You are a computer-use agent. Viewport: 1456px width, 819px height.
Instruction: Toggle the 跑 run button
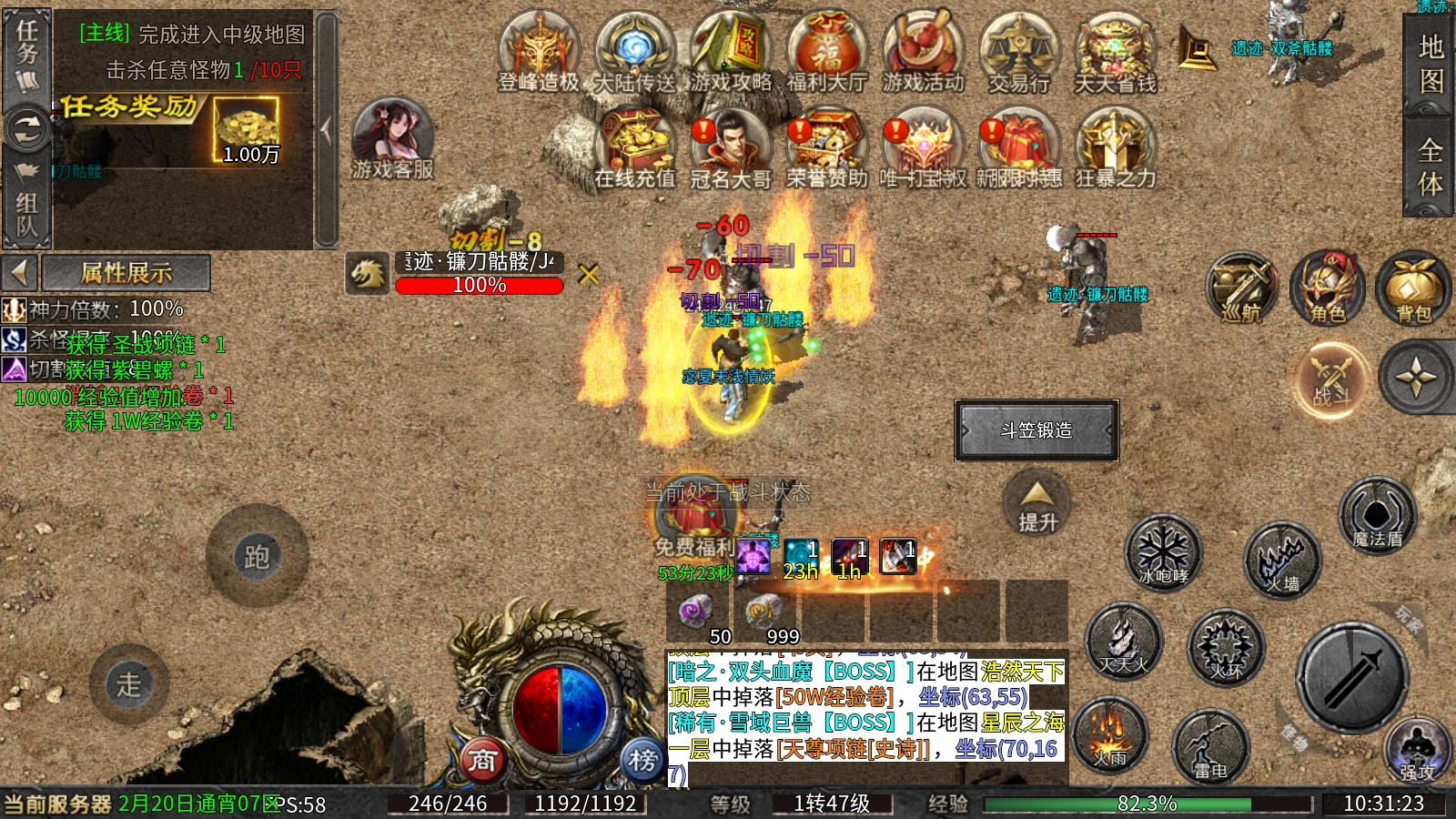point(257,556)
